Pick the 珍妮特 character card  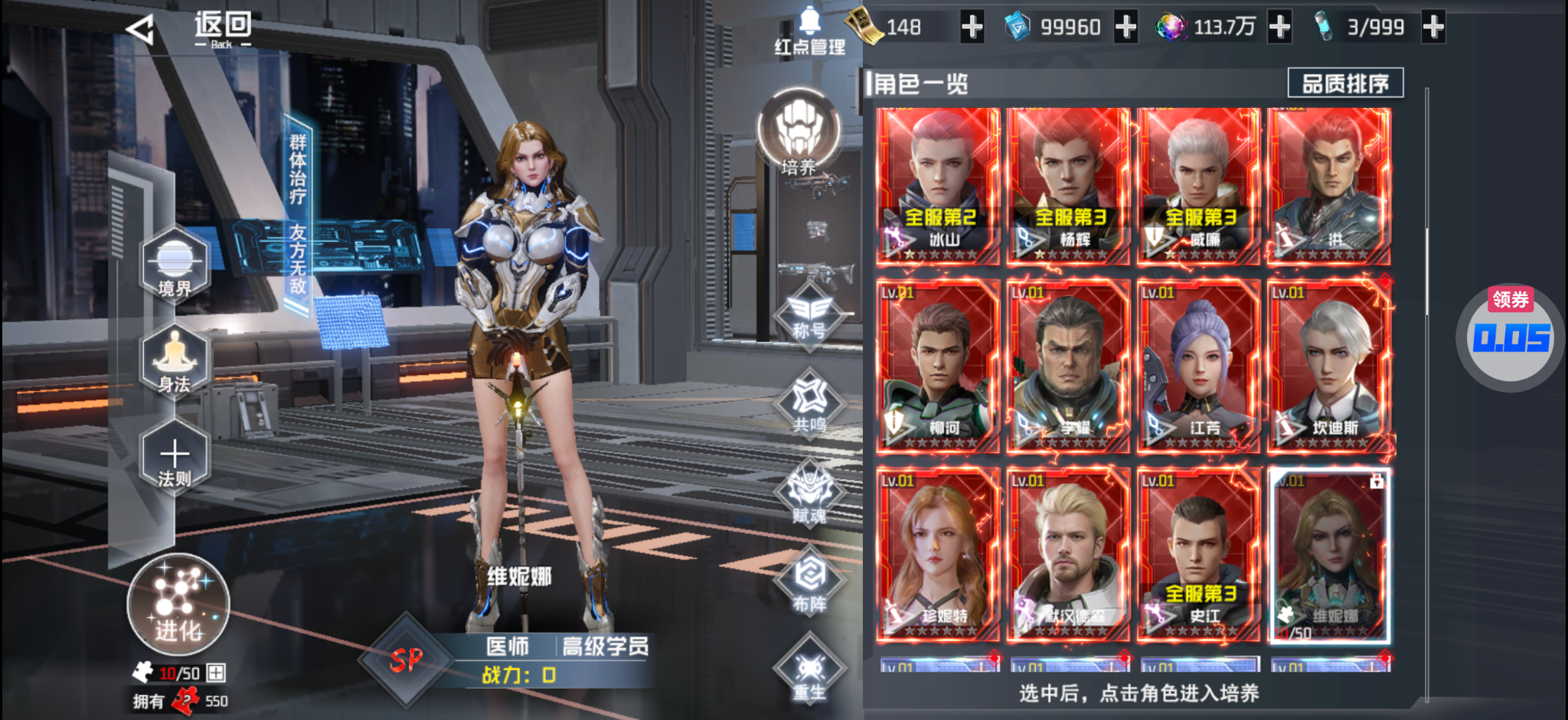tap(938, 554)
